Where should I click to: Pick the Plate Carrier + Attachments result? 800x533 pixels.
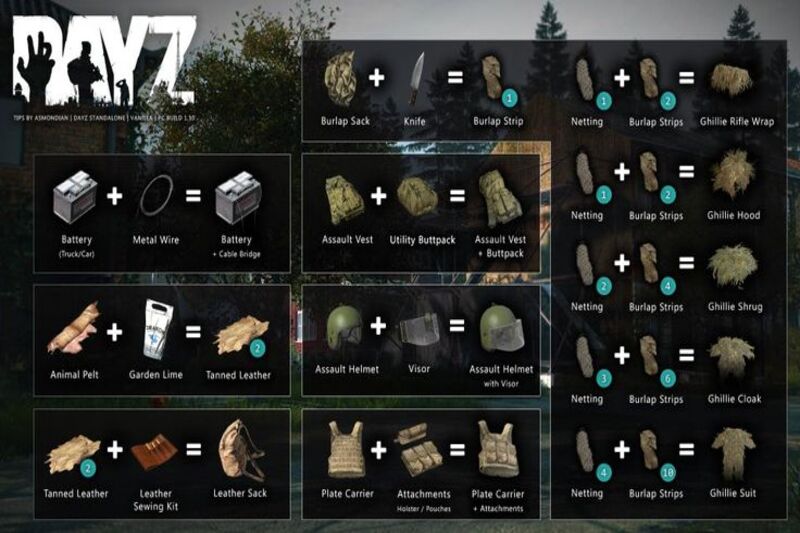(501, 447)
